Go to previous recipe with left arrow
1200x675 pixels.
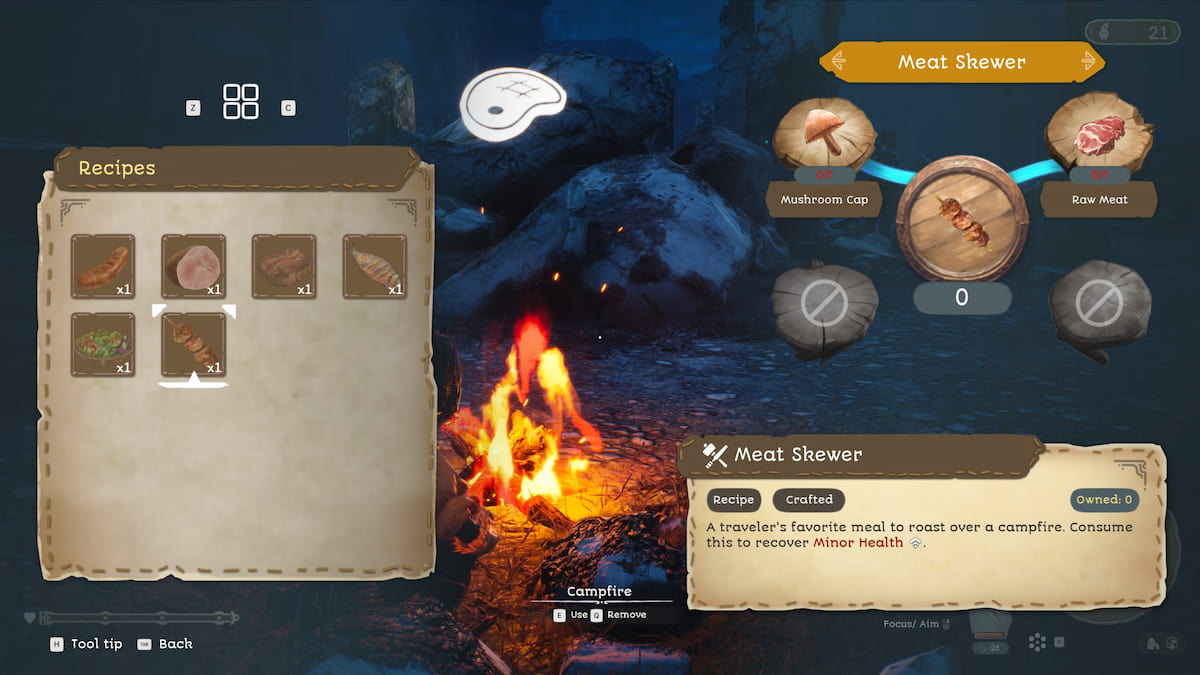coord(838,62)
